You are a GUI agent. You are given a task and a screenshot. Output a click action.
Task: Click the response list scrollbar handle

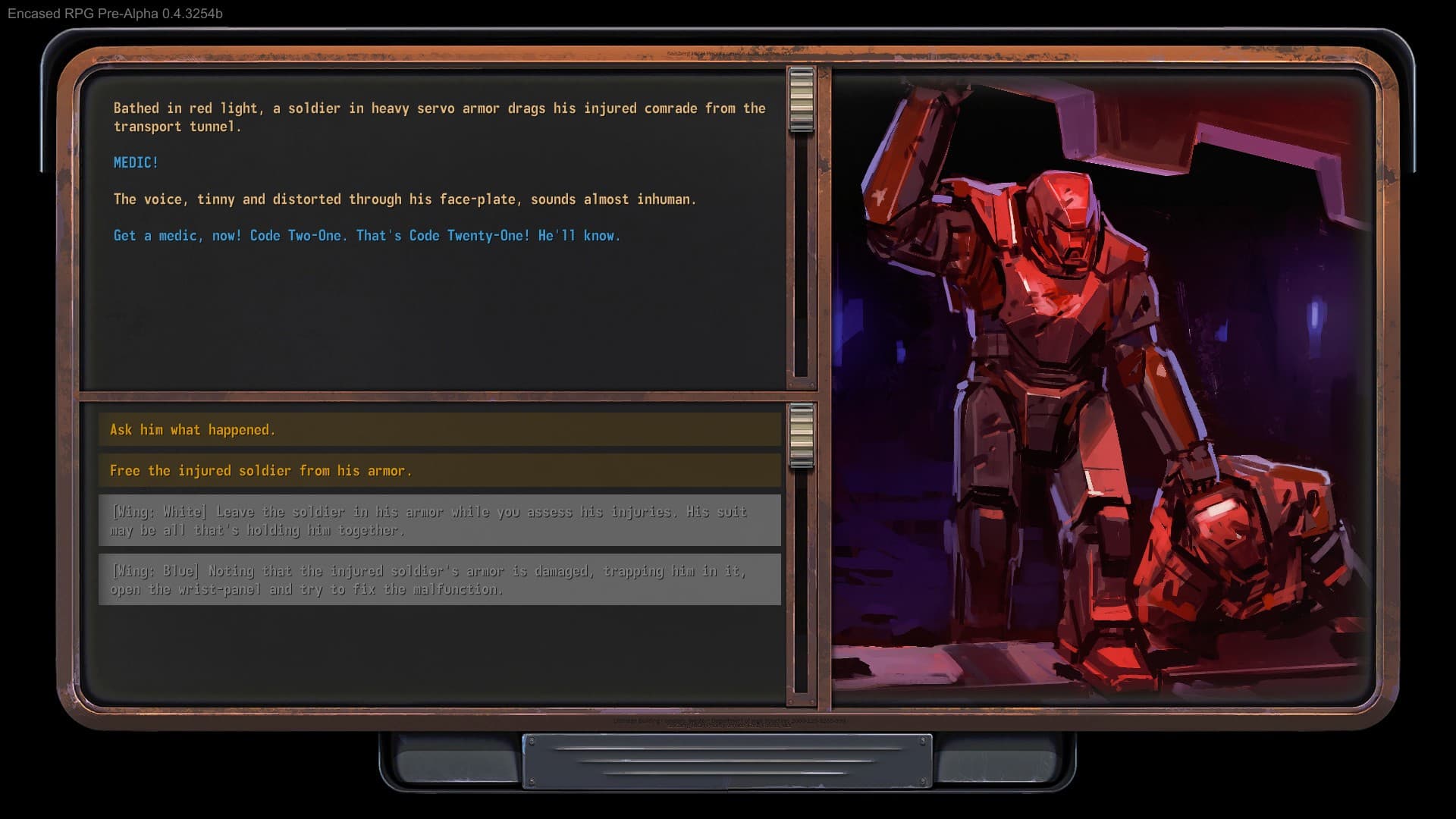point(800,436)
